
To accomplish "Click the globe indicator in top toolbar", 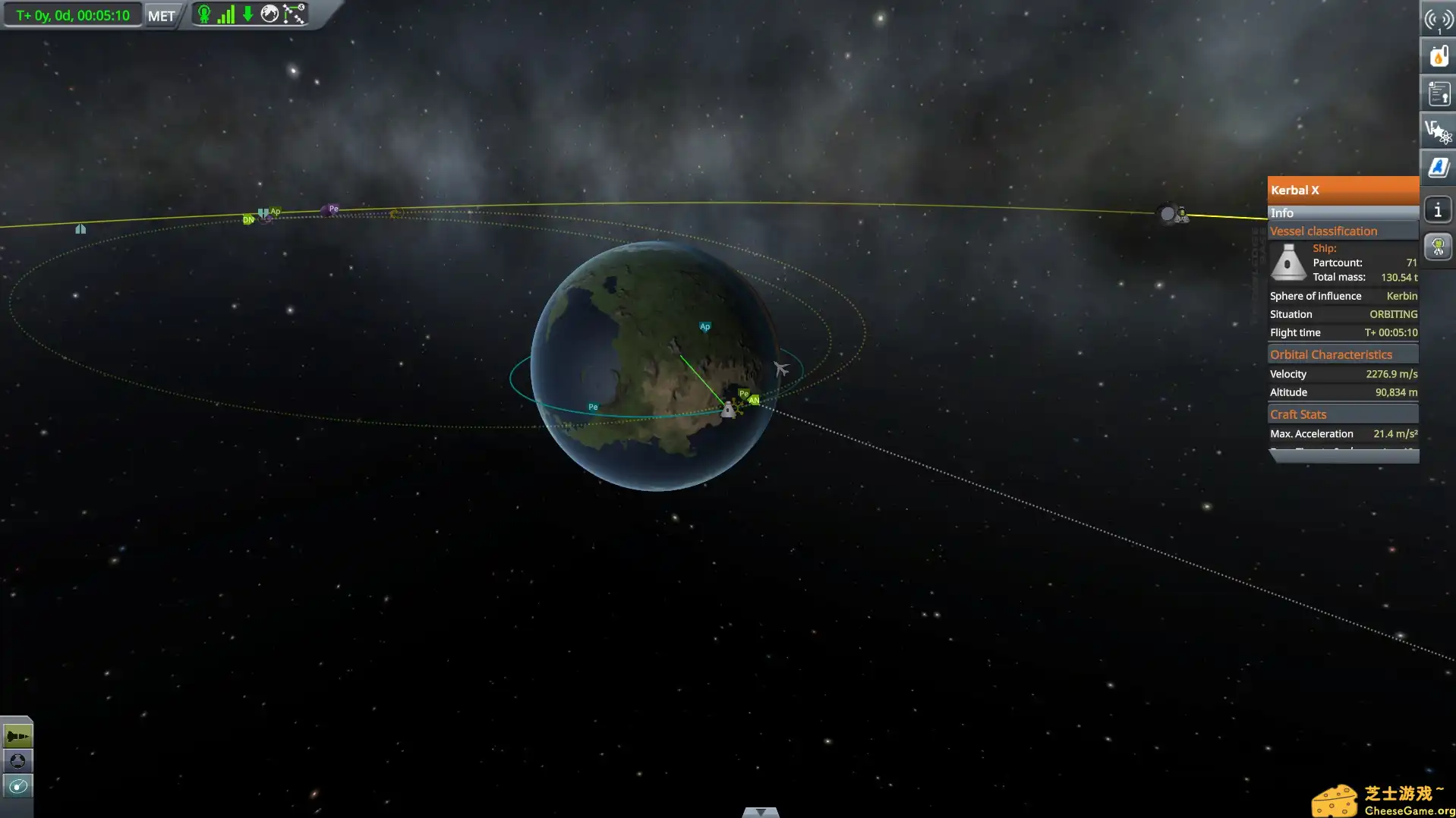I will pos(269,14).
